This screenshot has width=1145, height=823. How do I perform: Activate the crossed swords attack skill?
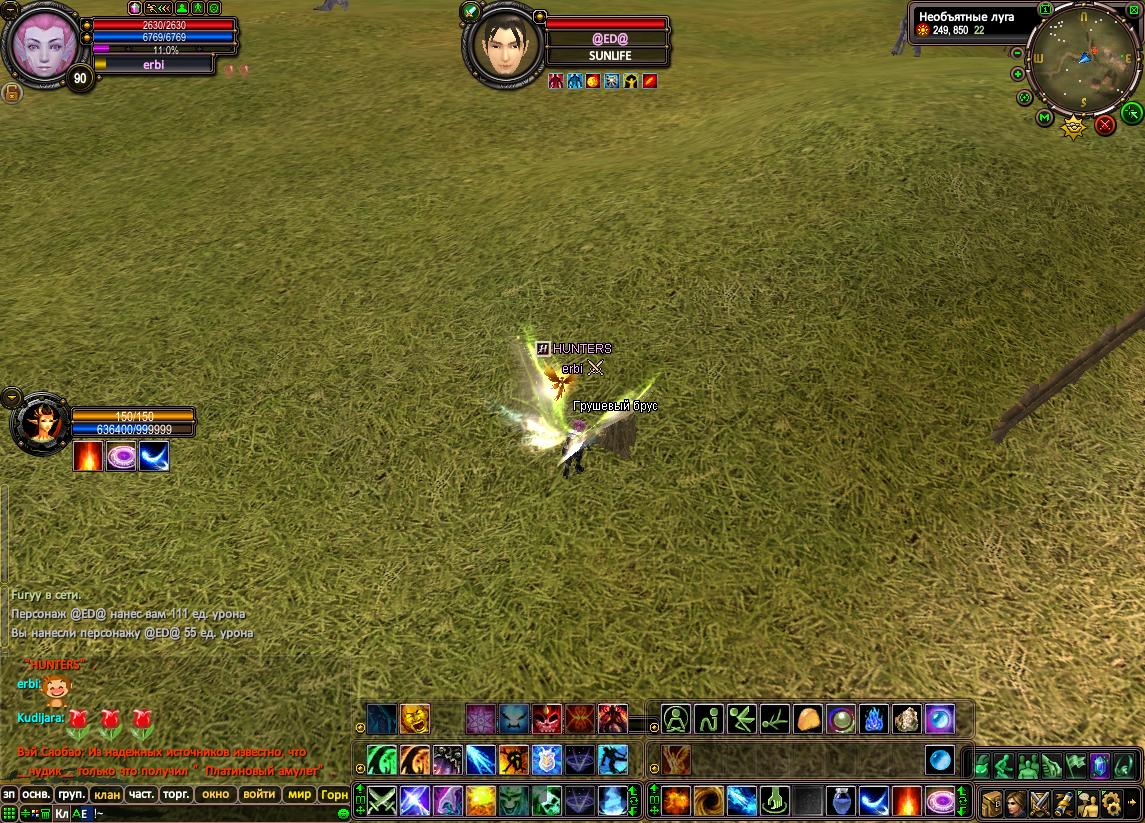tap(381, 800)
